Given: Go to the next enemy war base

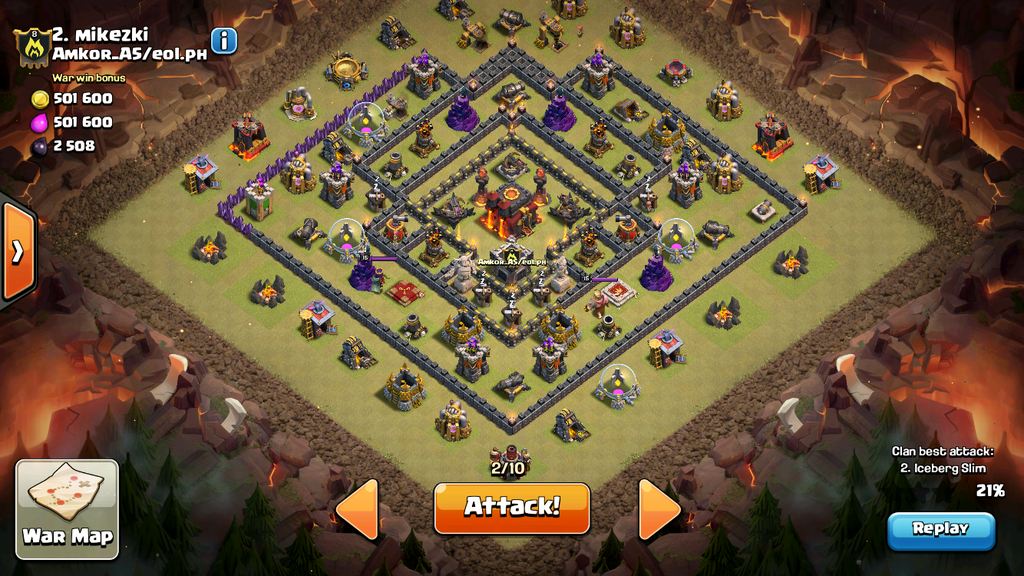Looking at the screenshot, I should tap(659, 509).
